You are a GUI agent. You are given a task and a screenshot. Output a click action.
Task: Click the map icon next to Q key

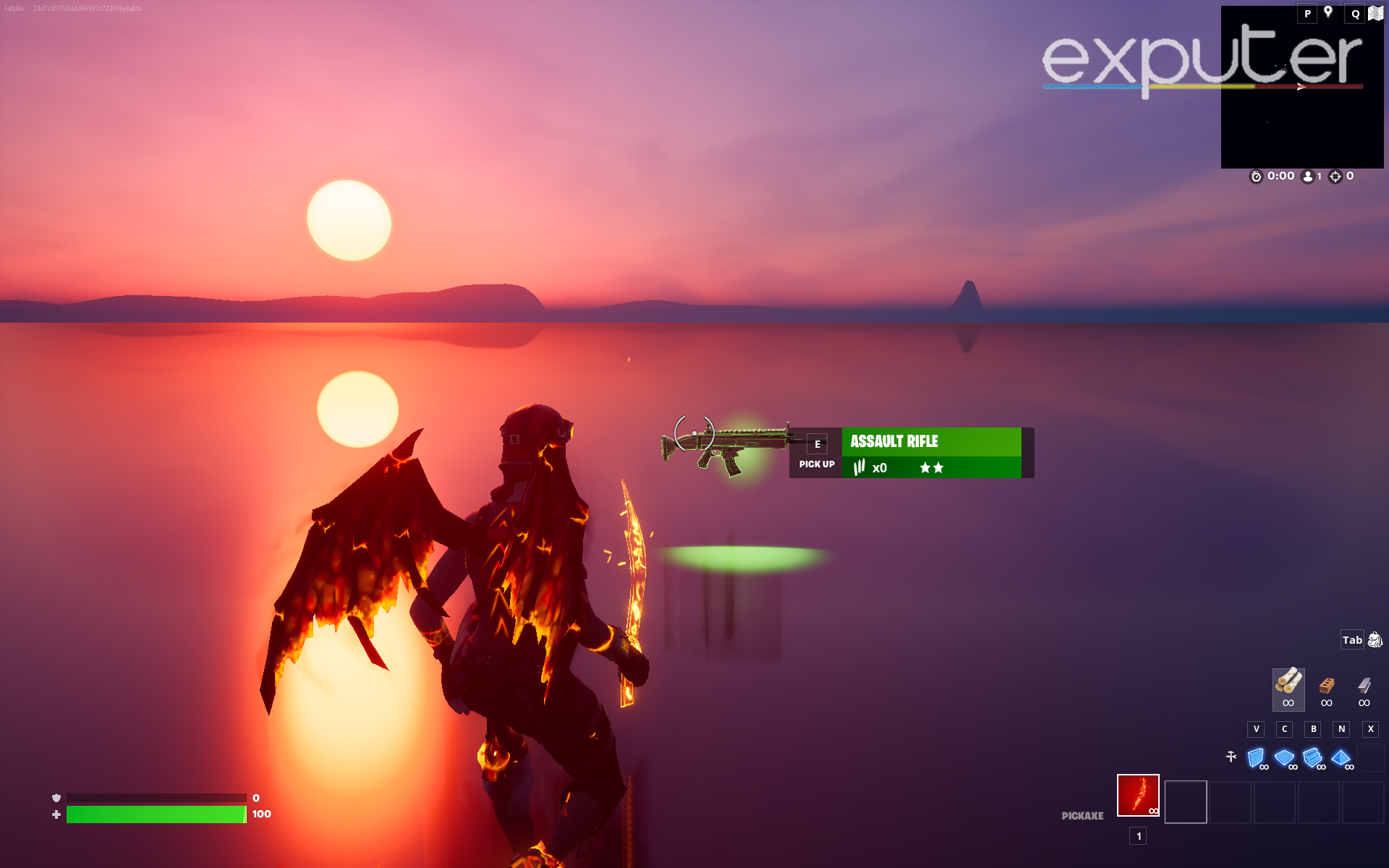(x=1375, y=13)
